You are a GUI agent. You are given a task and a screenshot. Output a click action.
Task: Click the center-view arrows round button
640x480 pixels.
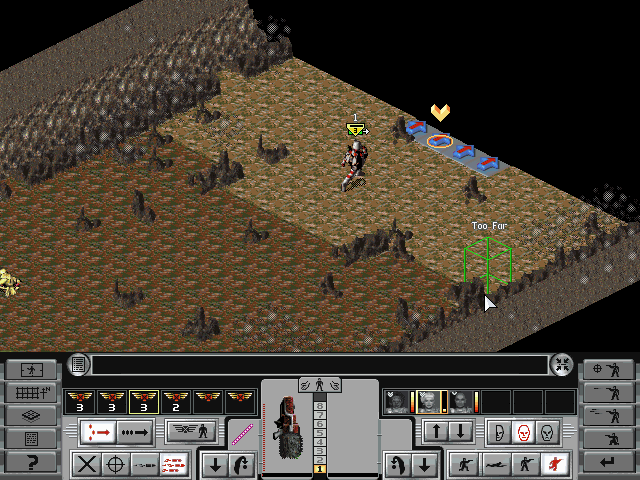pos(562,365)
